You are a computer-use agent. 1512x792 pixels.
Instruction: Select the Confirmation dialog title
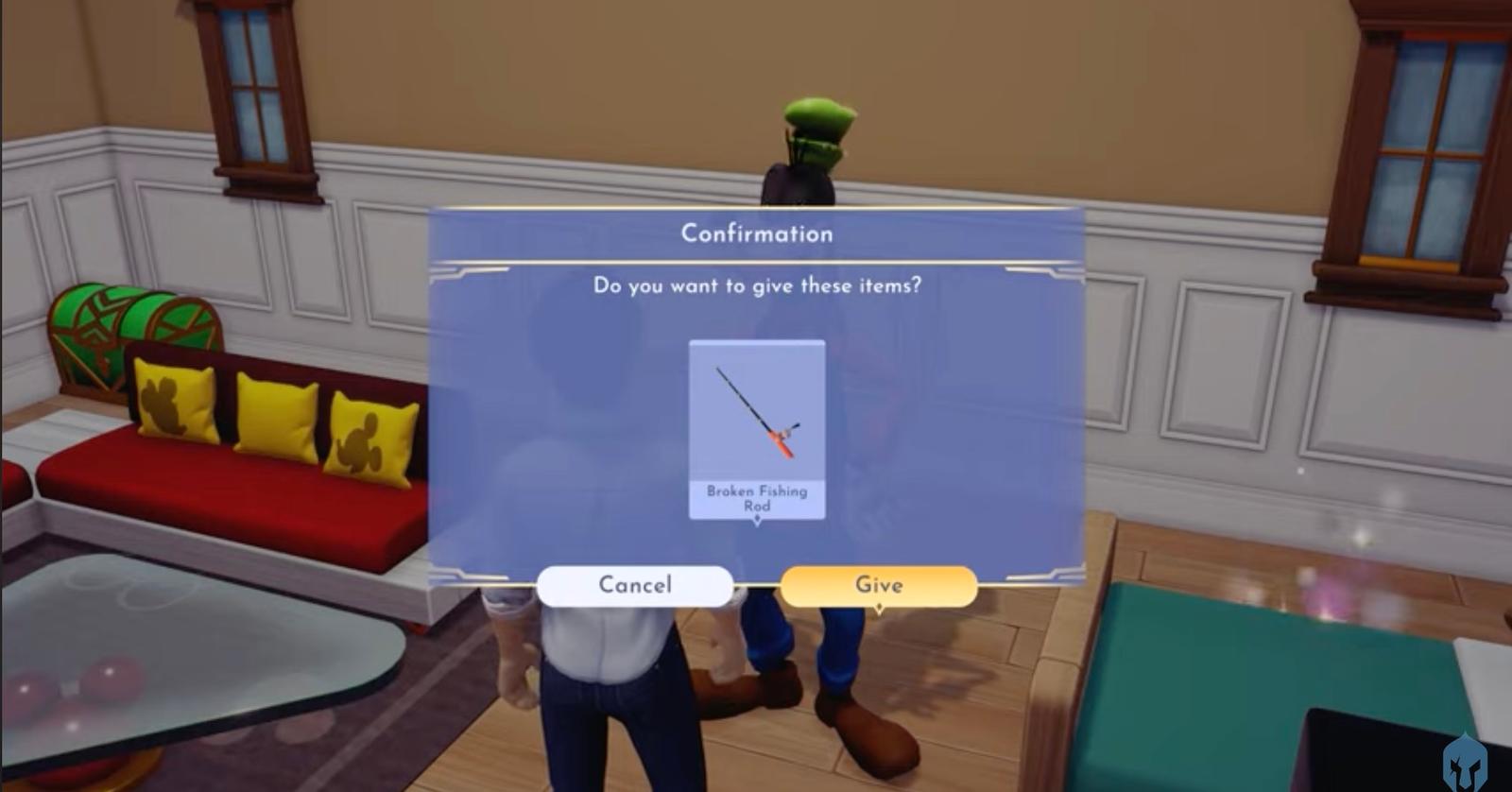pyautogui.click(x=756, y=233)
